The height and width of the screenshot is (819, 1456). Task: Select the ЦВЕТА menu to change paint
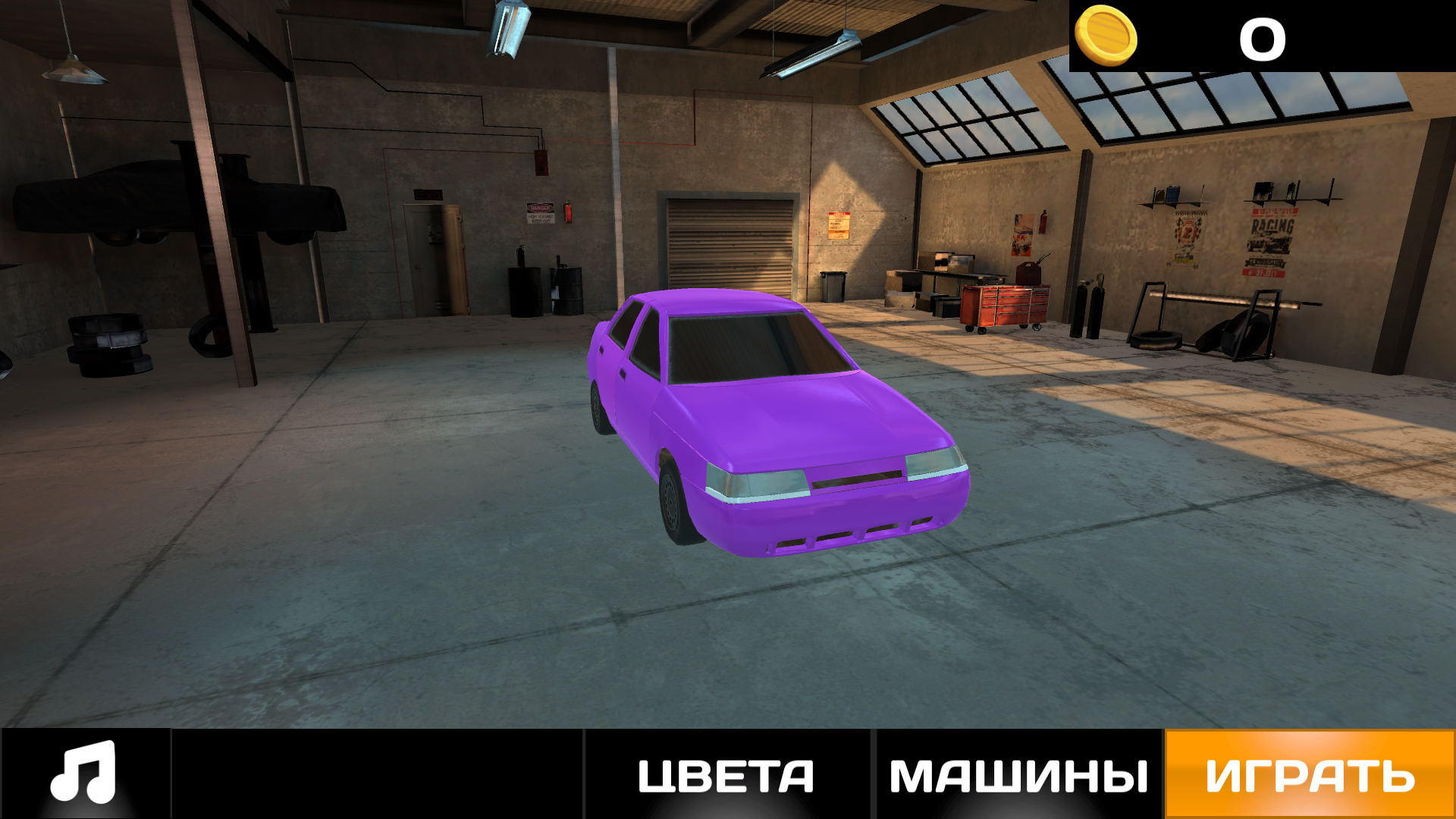(724, 776)
